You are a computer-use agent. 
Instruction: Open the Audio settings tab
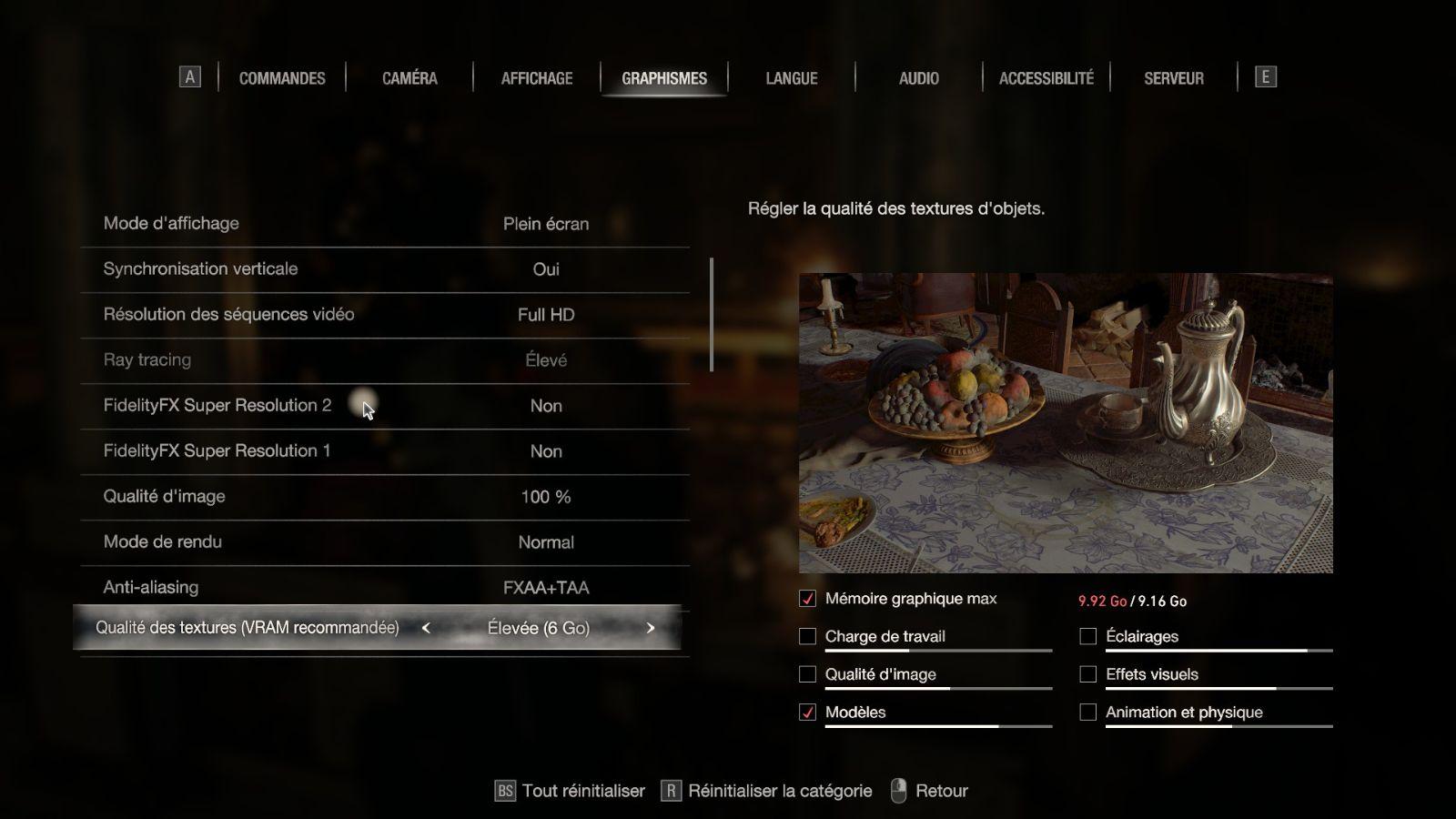click(919, 78)
